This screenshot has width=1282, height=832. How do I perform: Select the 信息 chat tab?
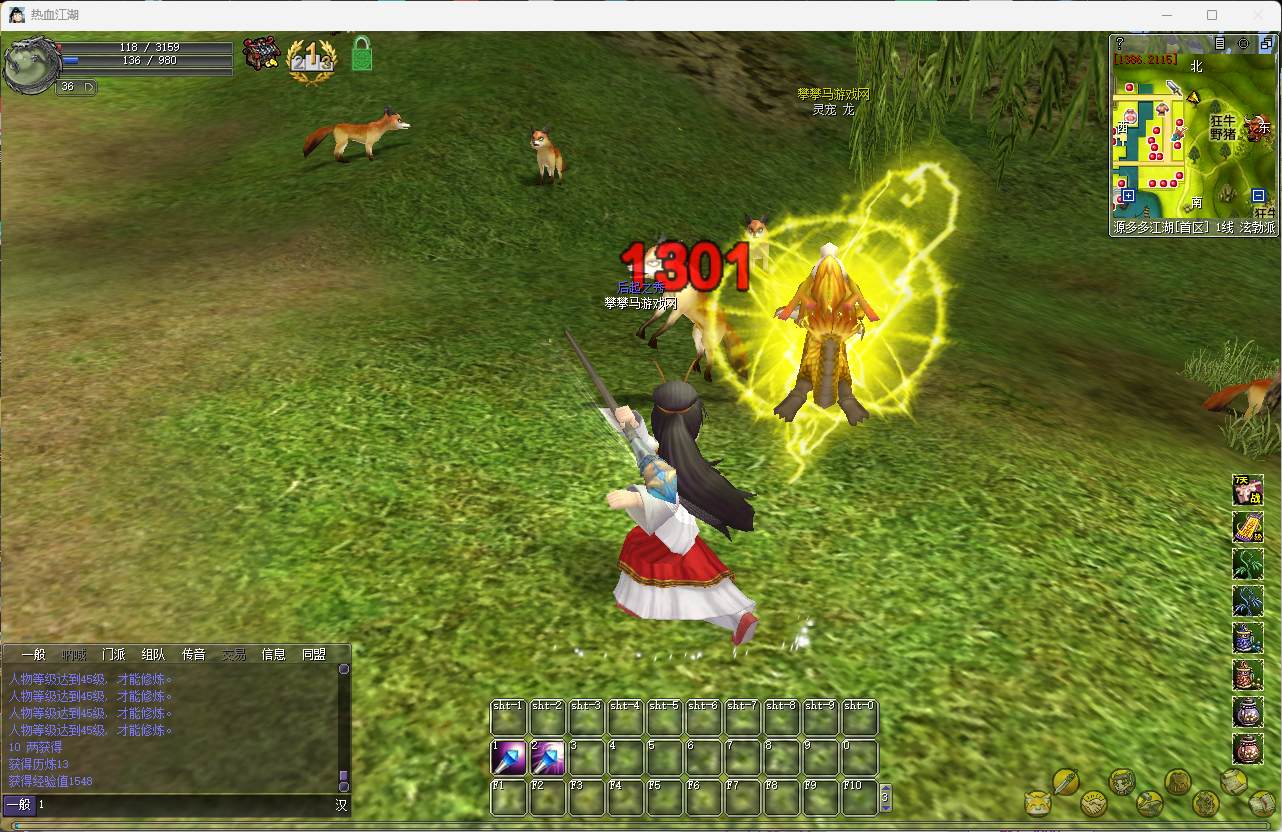(274, 654)
